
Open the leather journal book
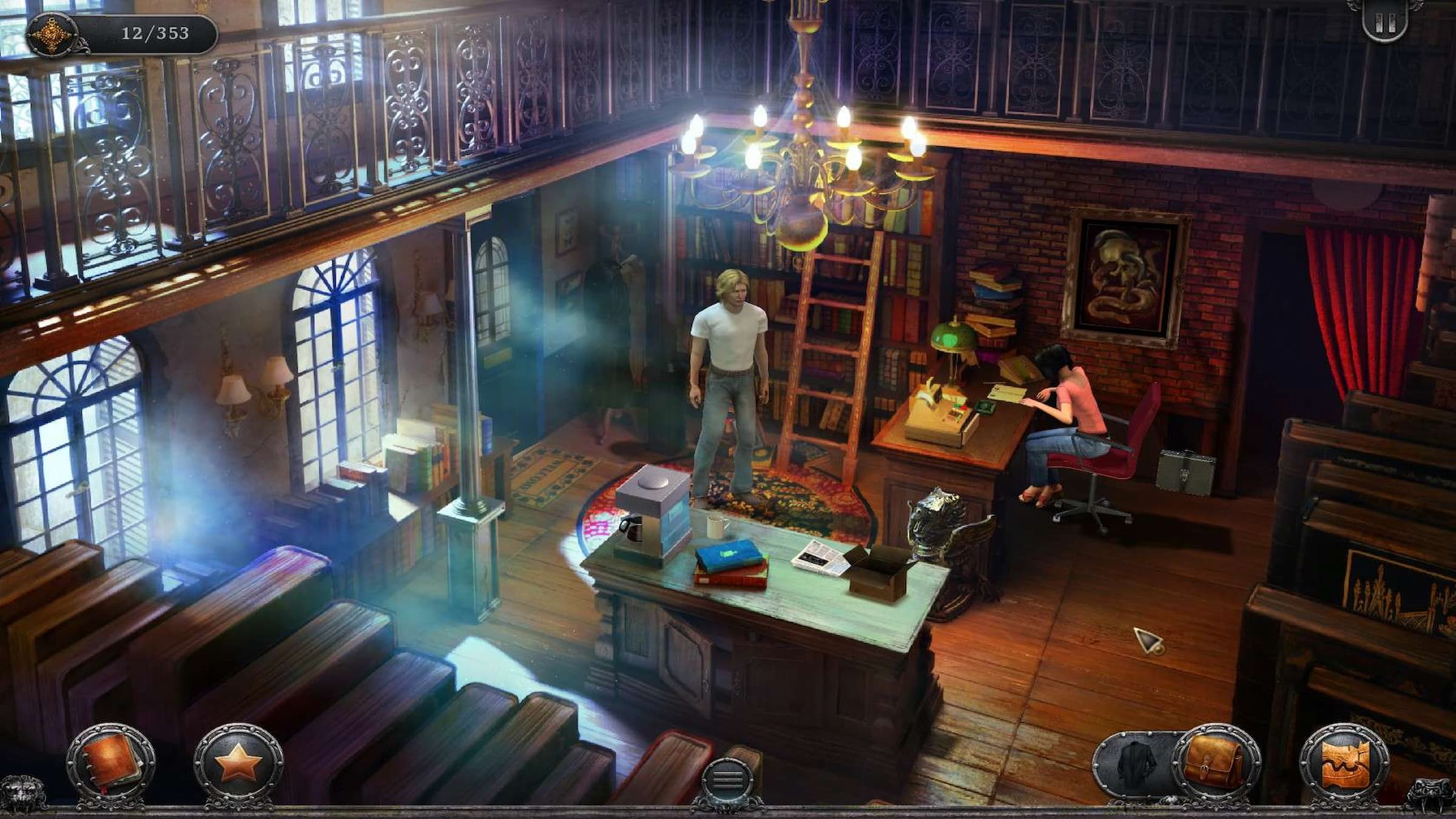coord(110,766)
